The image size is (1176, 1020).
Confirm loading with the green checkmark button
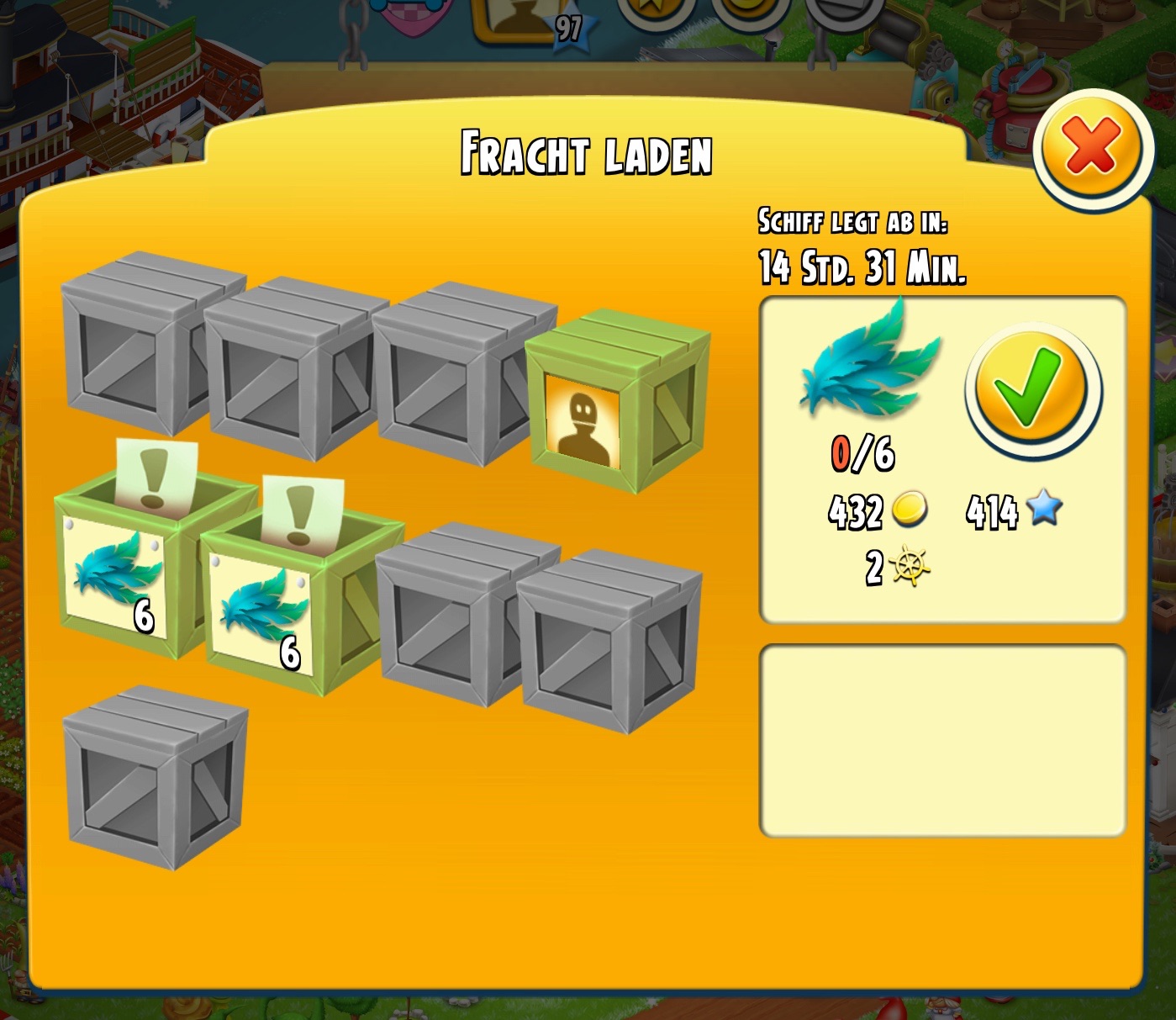pos(1032,389)
